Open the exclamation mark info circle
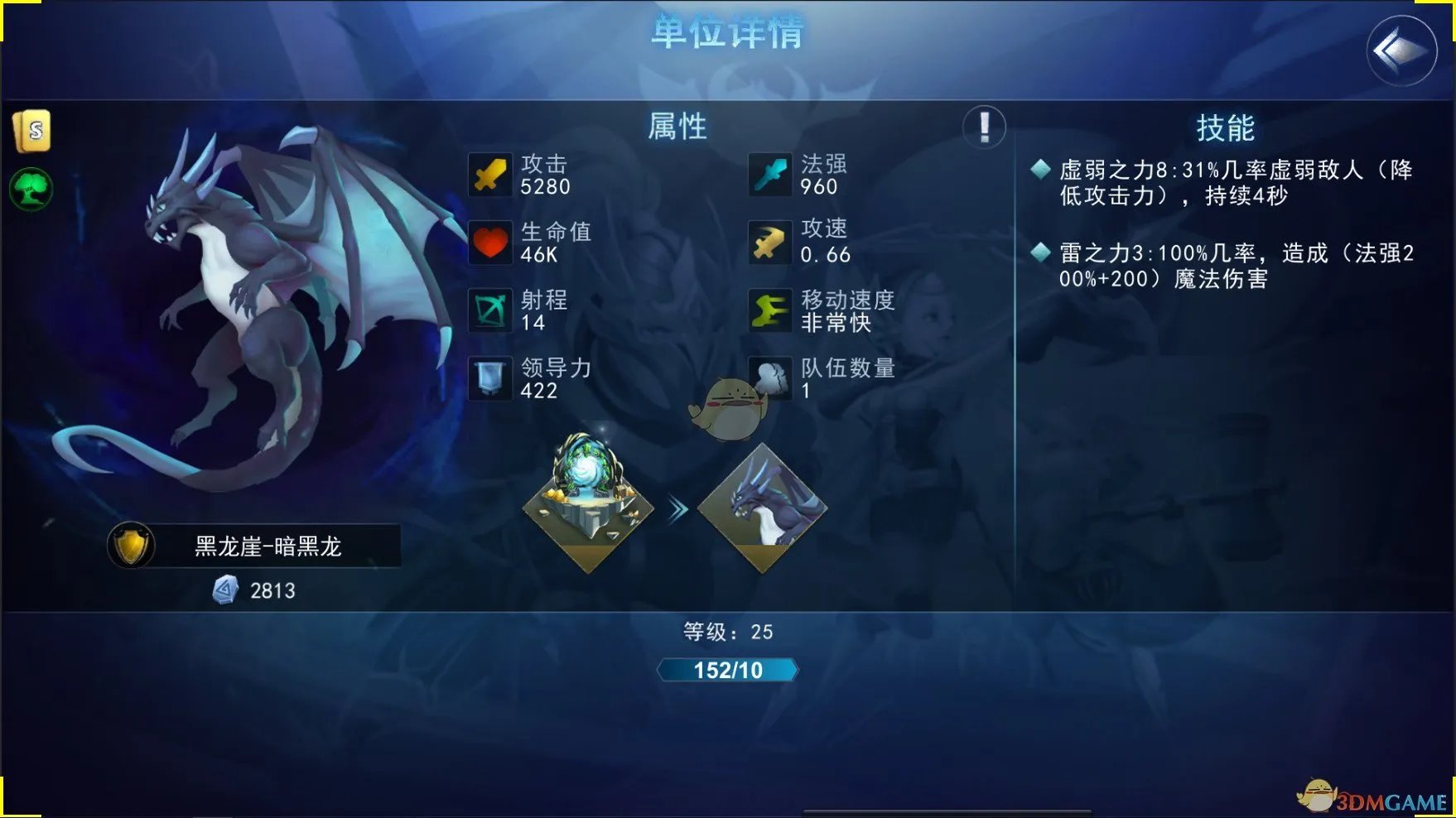This screenshot has width=1456, height=818. coord(982,128)
